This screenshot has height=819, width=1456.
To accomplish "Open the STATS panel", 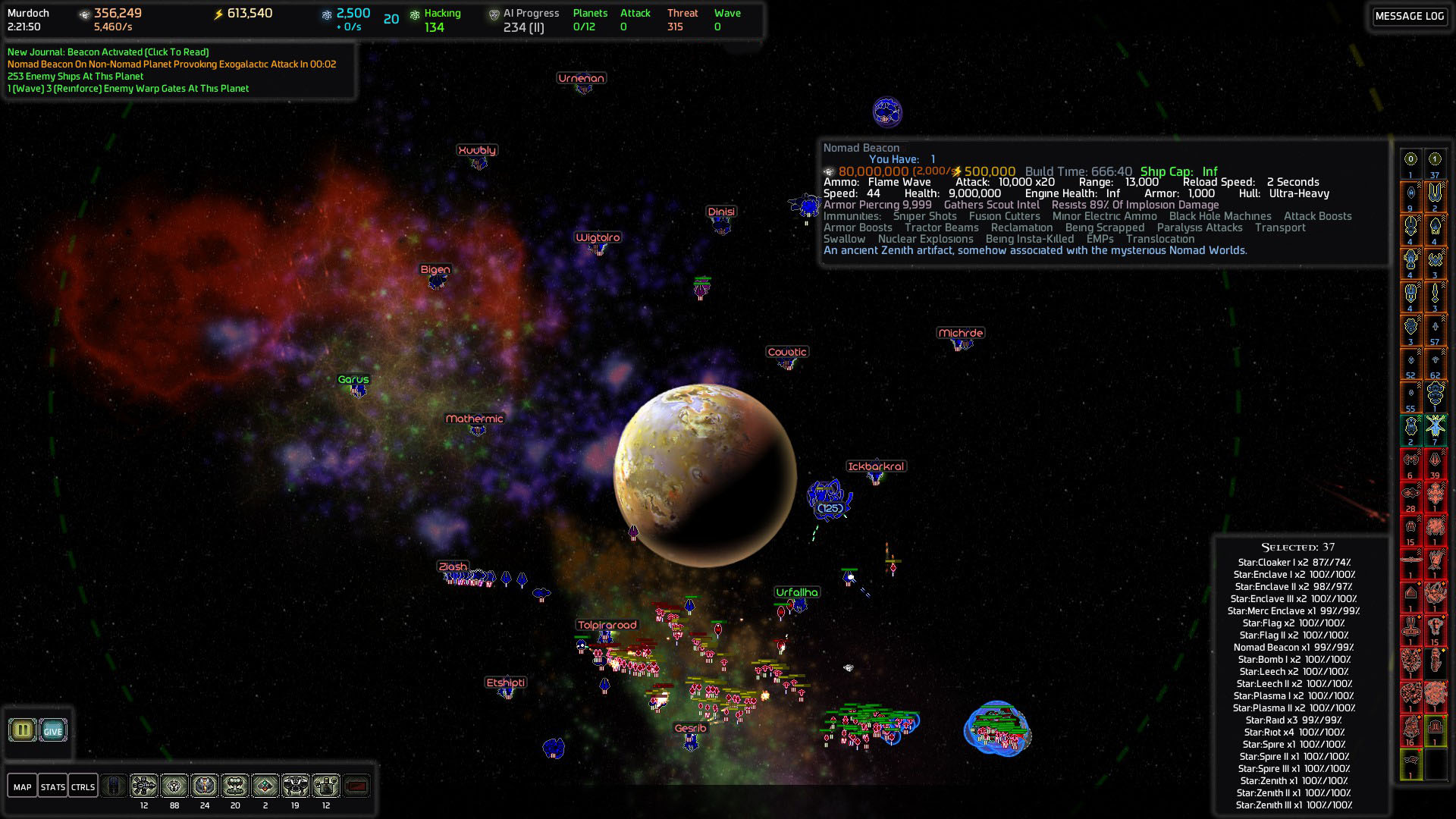I will 53,786.
